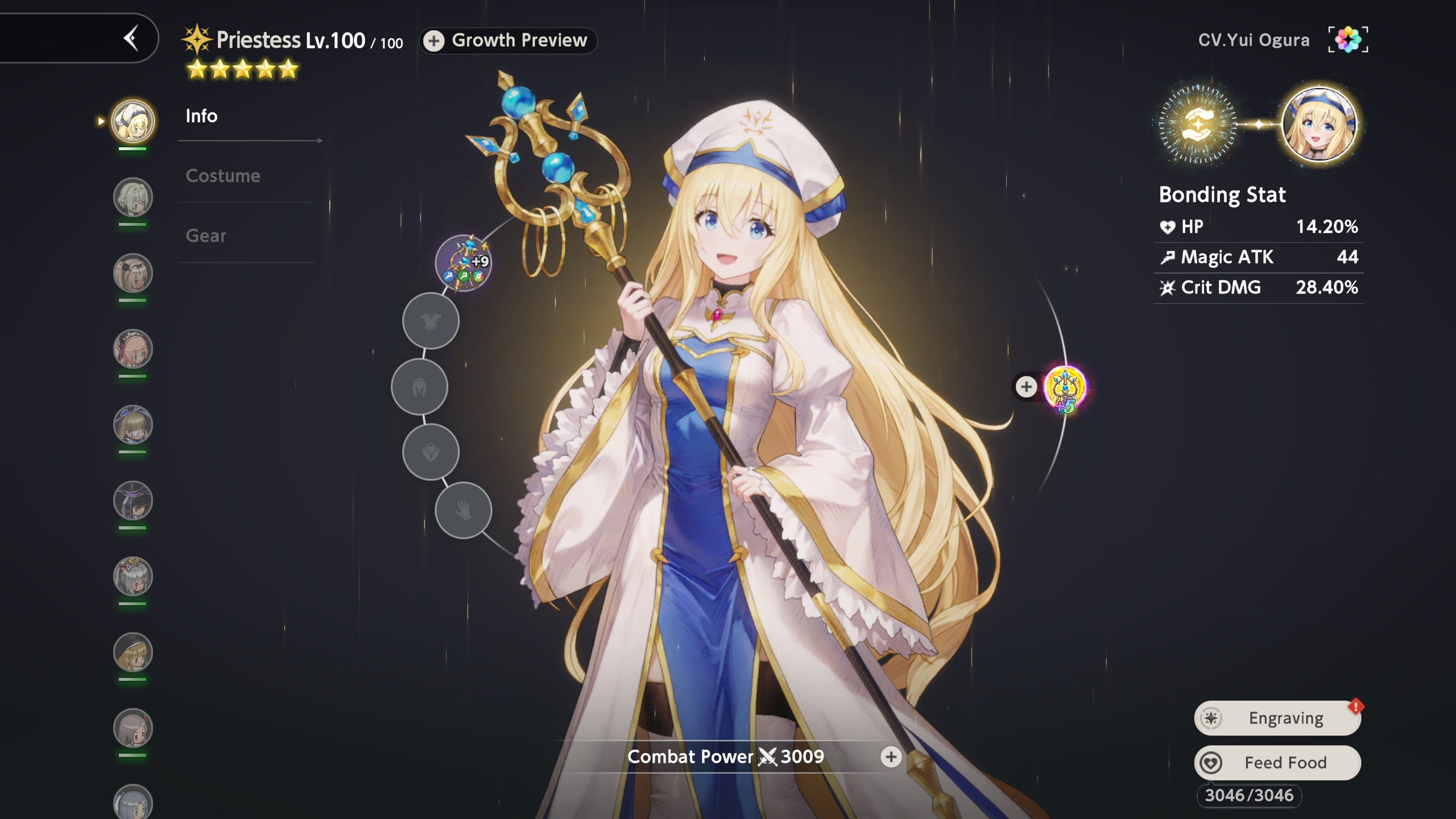
Task: Expand Combat Power details with the plus
Action: point(891,756)
